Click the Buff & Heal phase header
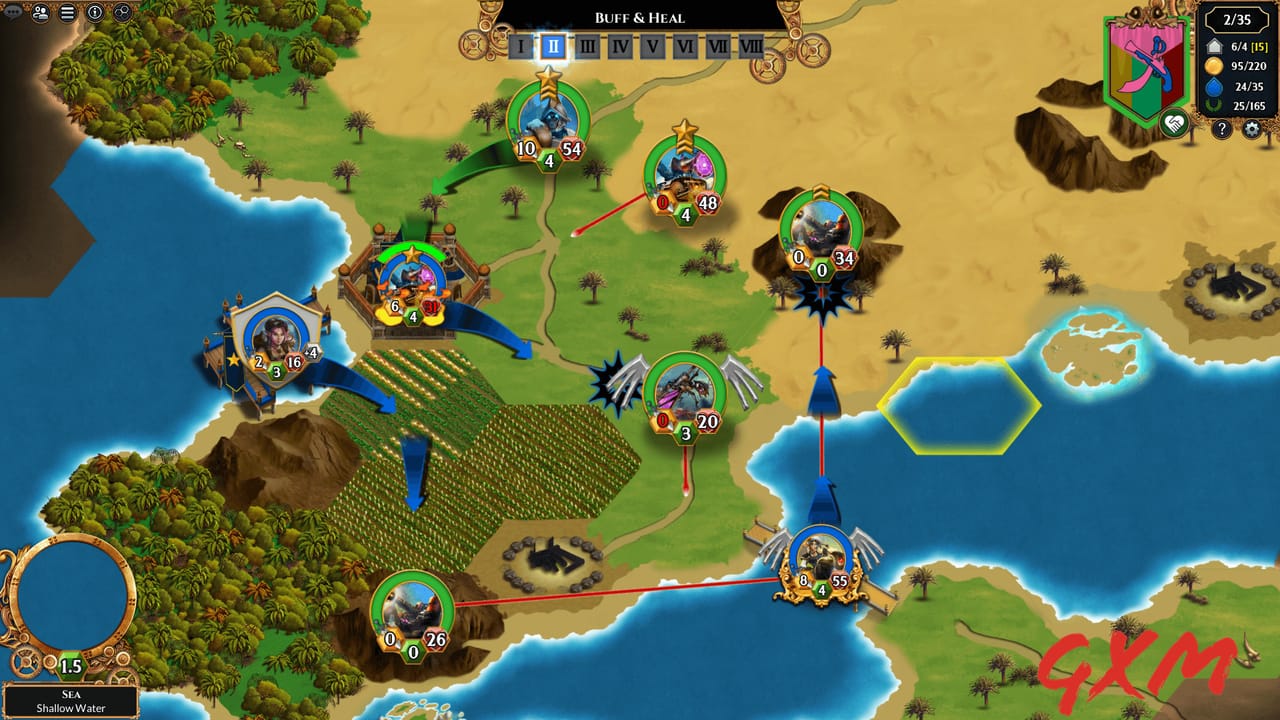 [x=640, y=17]
